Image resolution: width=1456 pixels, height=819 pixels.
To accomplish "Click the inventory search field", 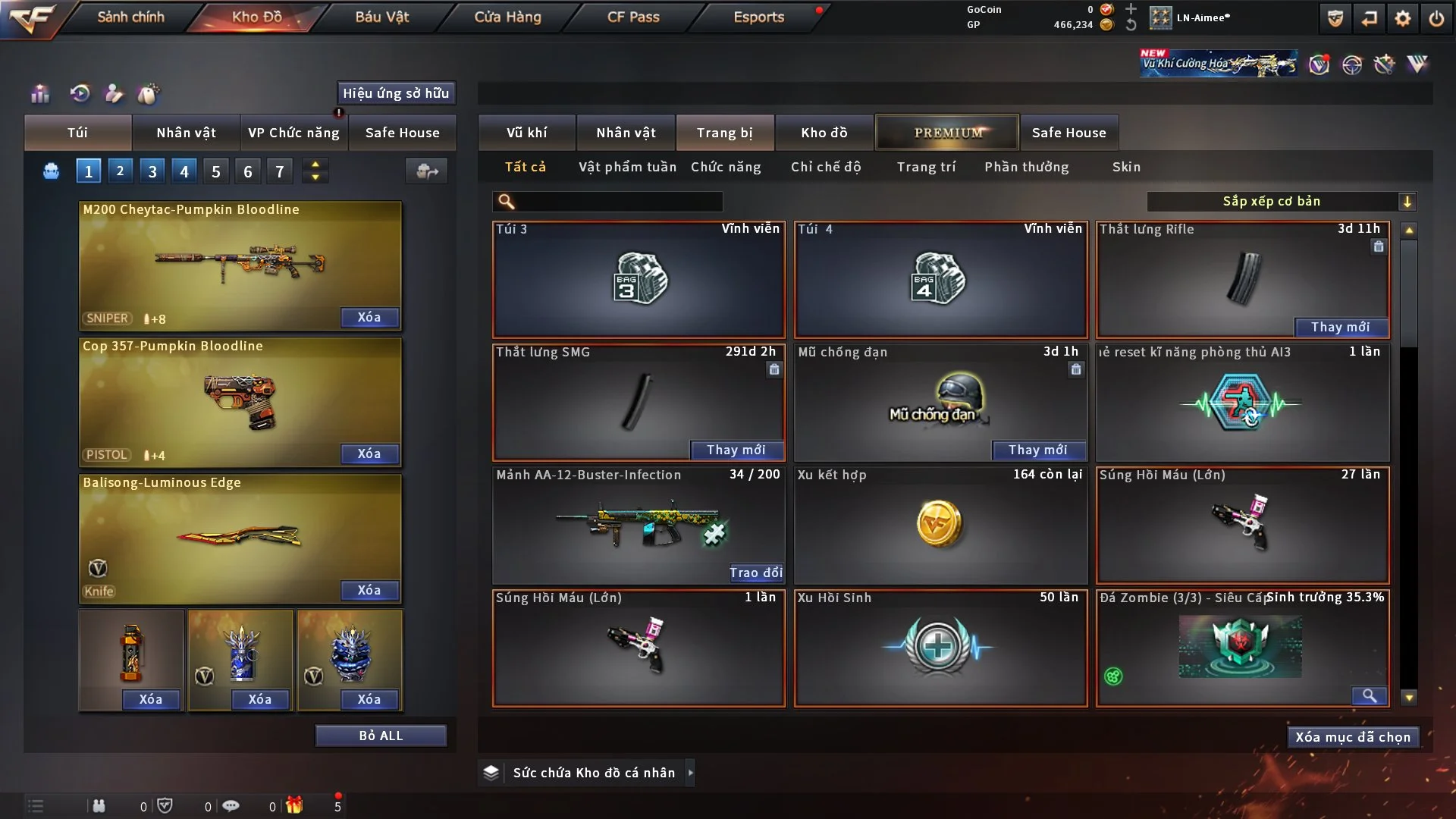I will pyautogui.click(x=619, y=201).
